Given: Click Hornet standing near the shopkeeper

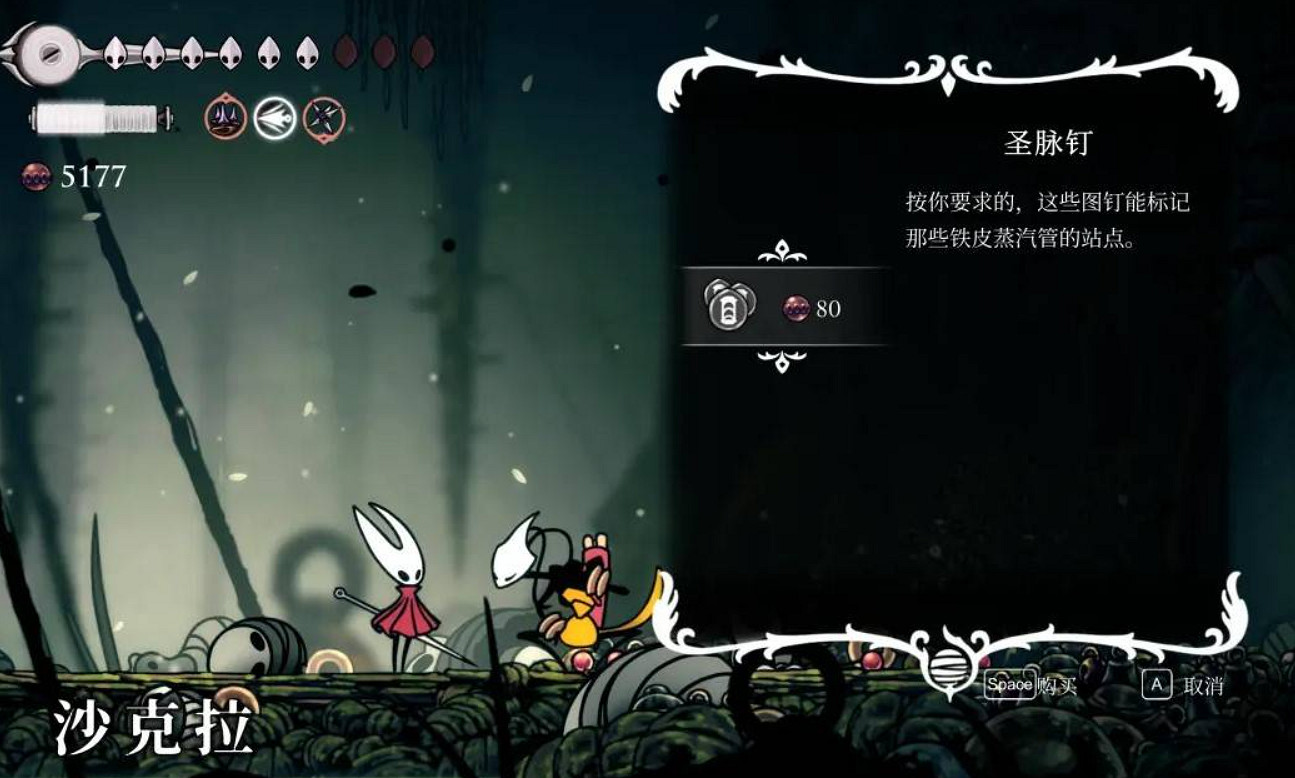Looking at the screenshot, I should [410, 590].
